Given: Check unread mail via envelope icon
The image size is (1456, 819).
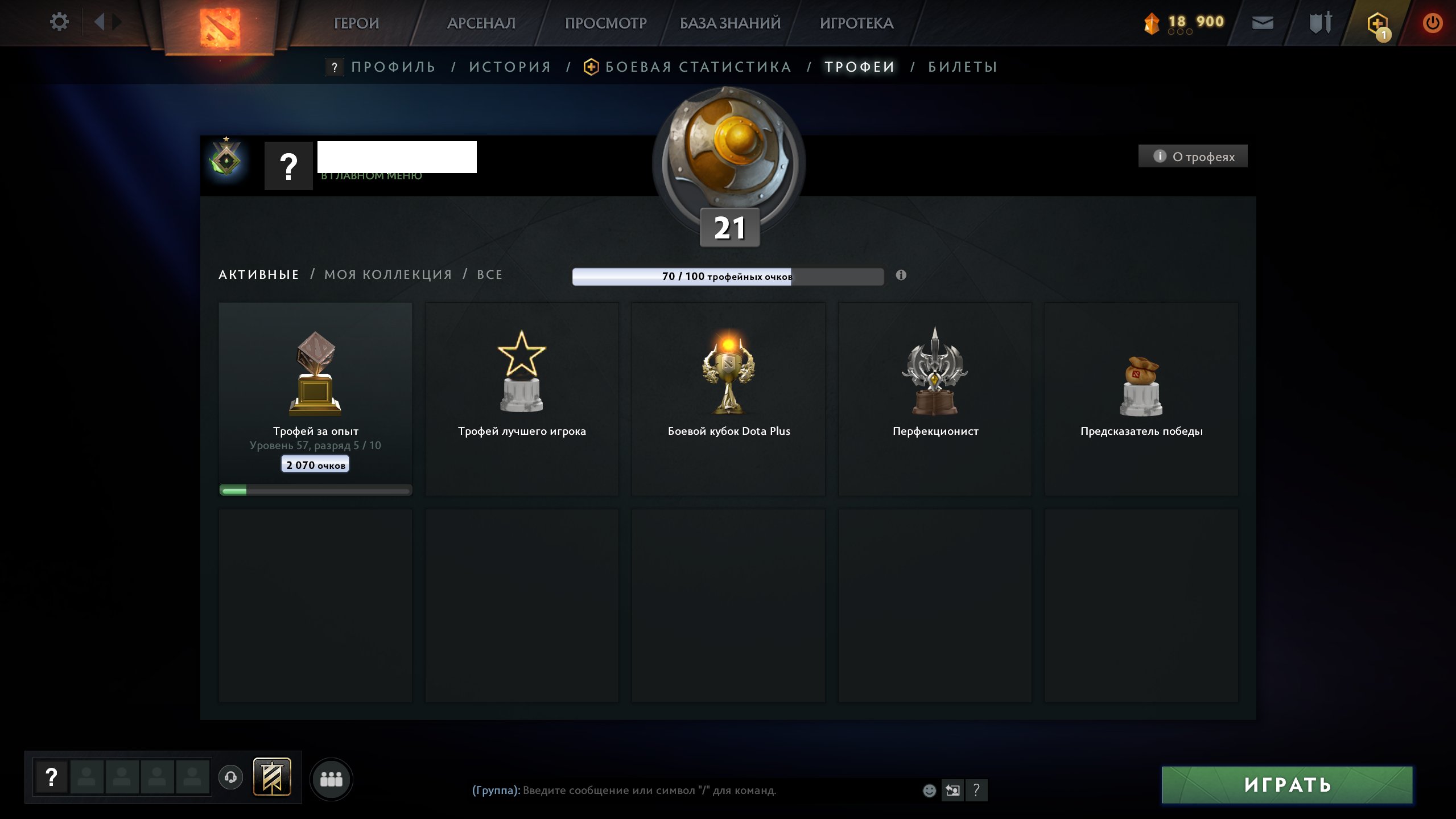Looking at the screenshot, I should tap(1263, 23).
